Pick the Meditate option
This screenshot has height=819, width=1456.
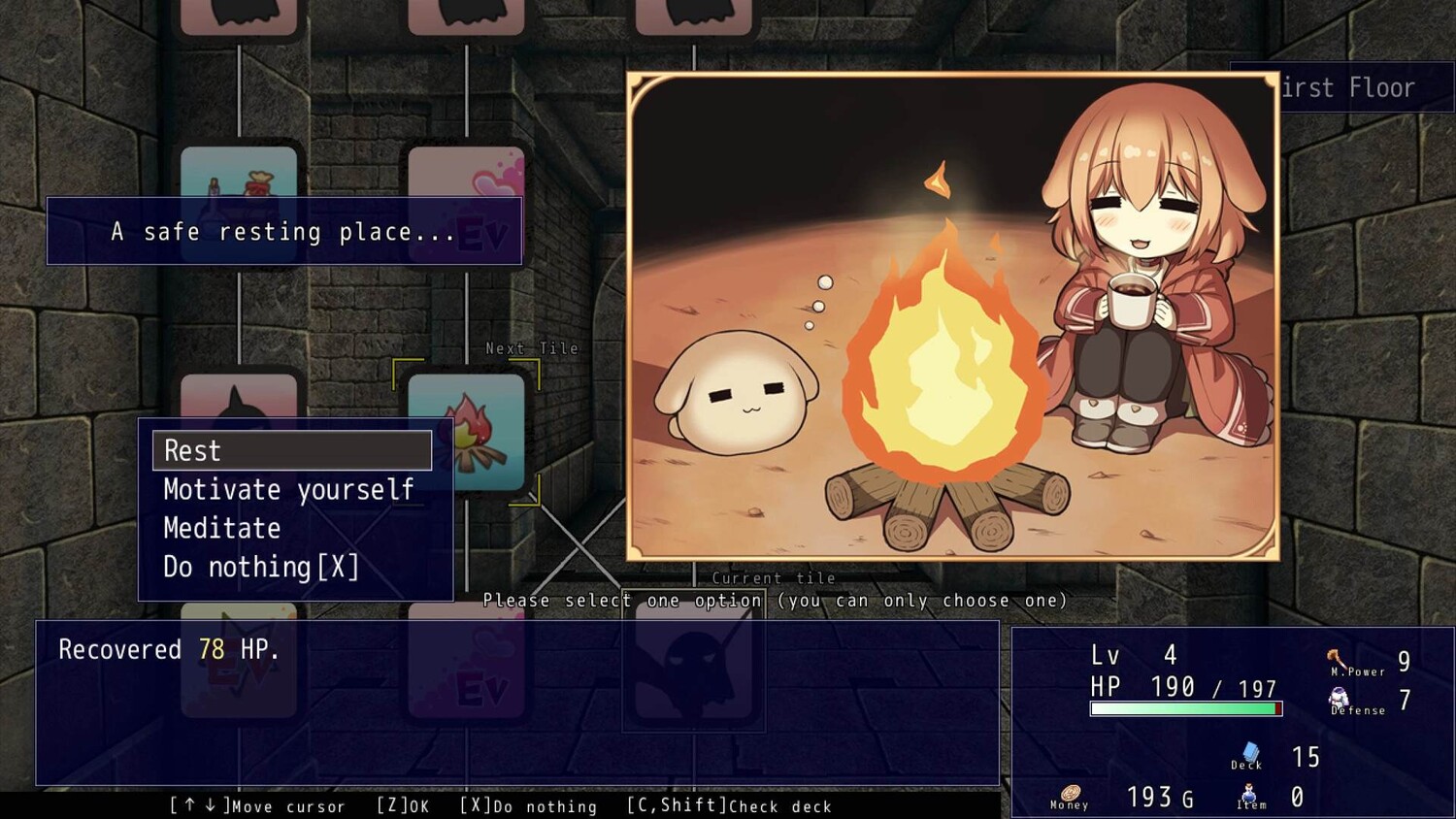point(222,528)
